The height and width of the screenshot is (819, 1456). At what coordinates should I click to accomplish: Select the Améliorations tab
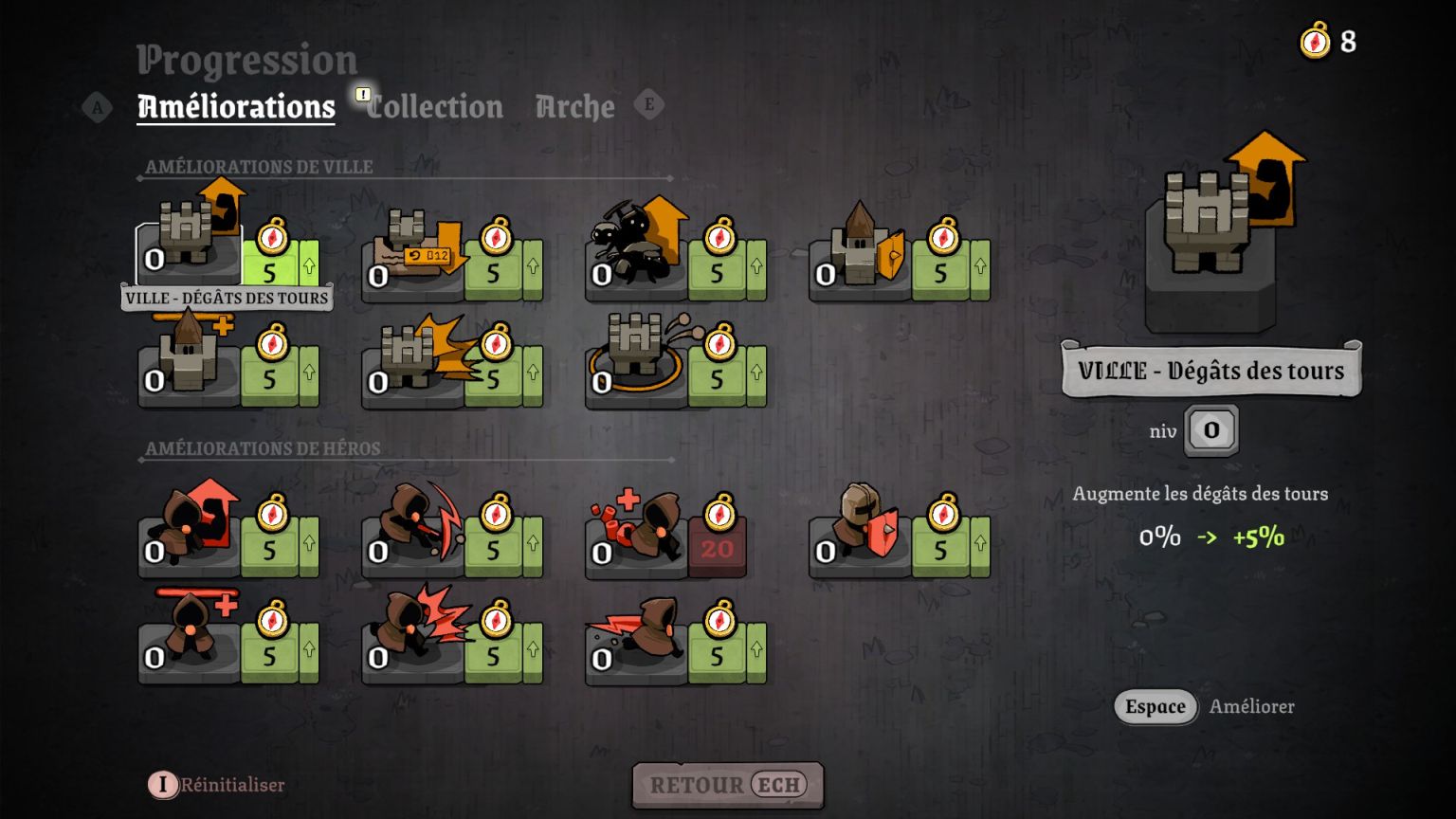pos(236,107)
